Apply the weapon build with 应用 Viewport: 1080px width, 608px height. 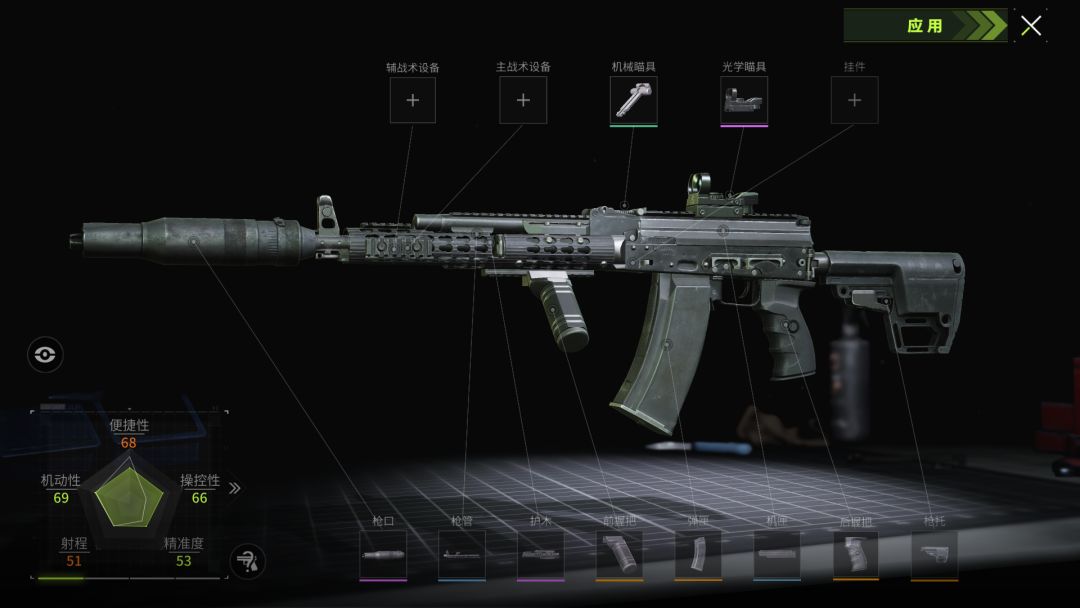point(924,26)
